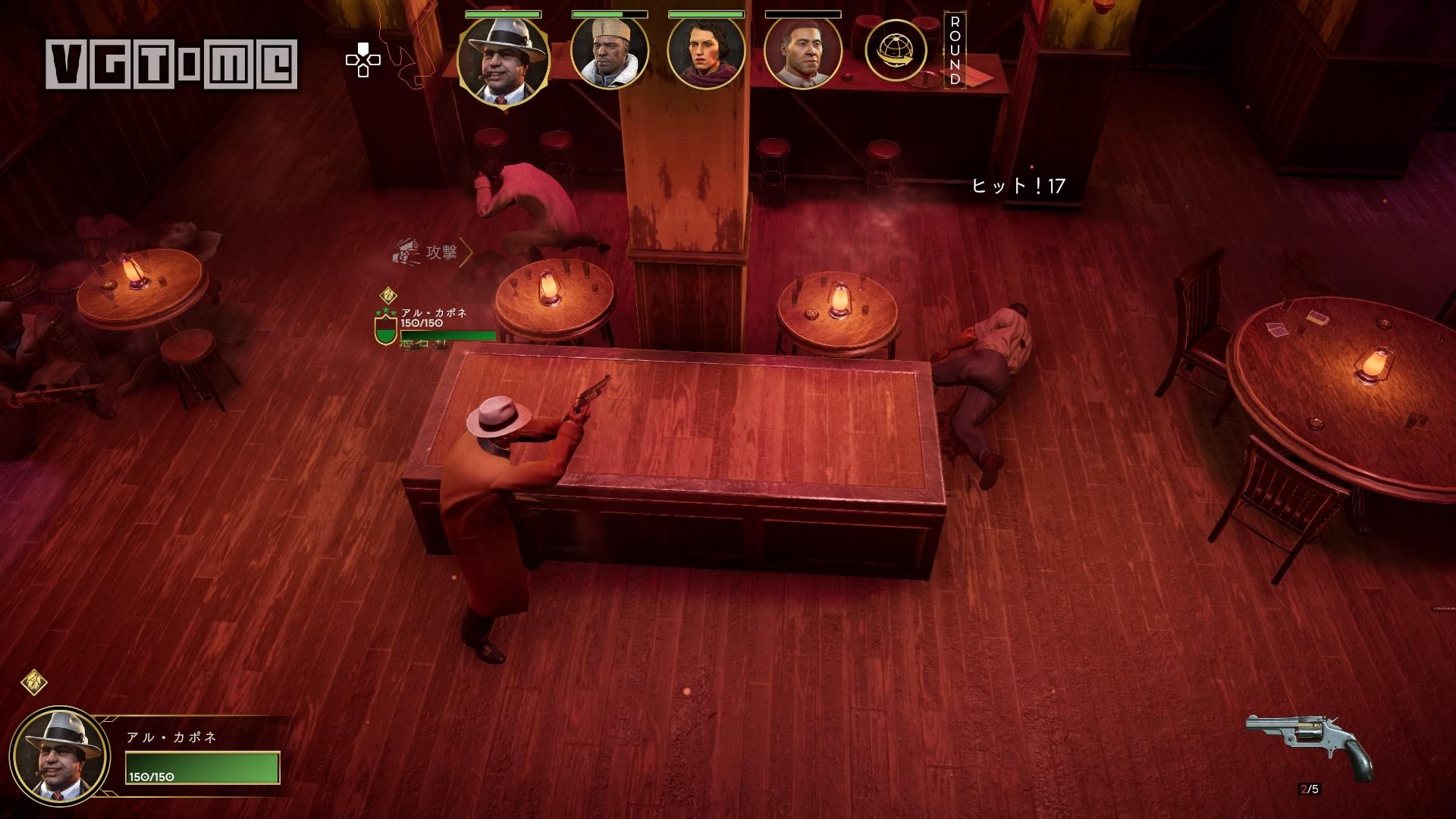Pick the bald man's turn order portrait
Viewport: 1456px width, 819px height.
(802, 53)
